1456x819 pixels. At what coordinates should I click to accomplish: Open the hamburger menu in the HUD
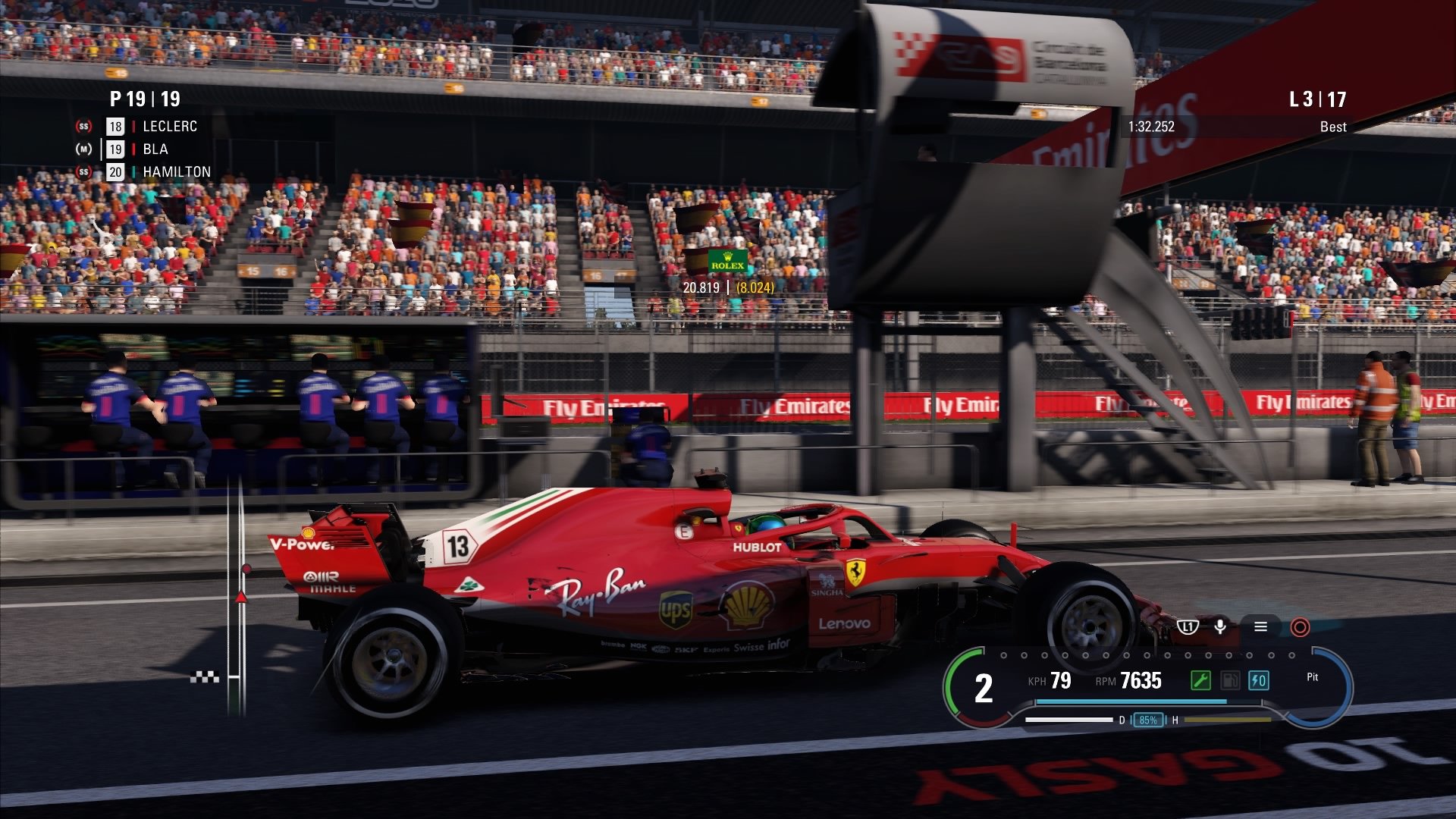pyautogui.click(x=1260, y=626)
